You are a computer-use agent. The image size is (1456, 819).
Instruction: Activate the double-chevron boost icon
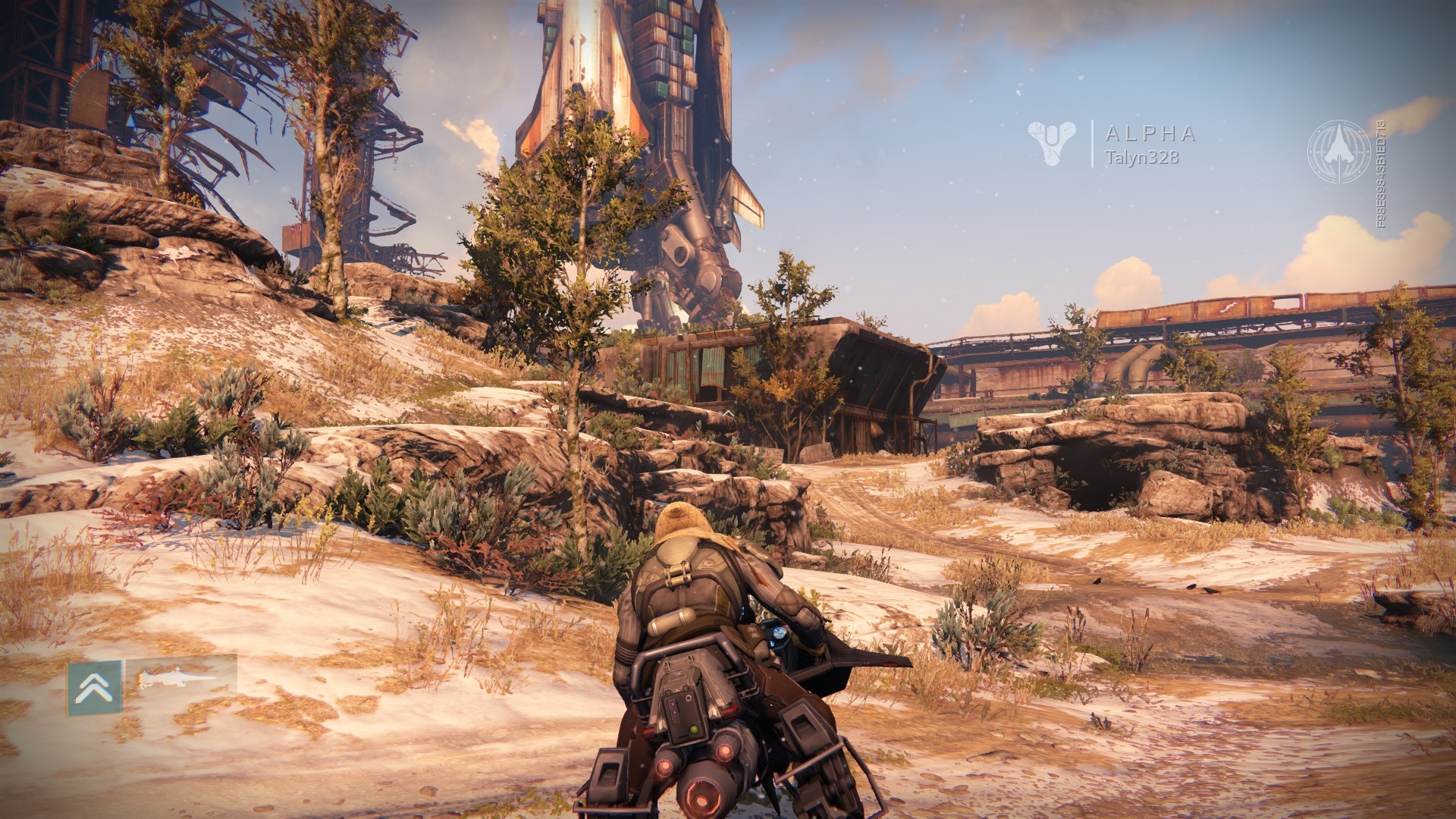[x=94, y=687]
